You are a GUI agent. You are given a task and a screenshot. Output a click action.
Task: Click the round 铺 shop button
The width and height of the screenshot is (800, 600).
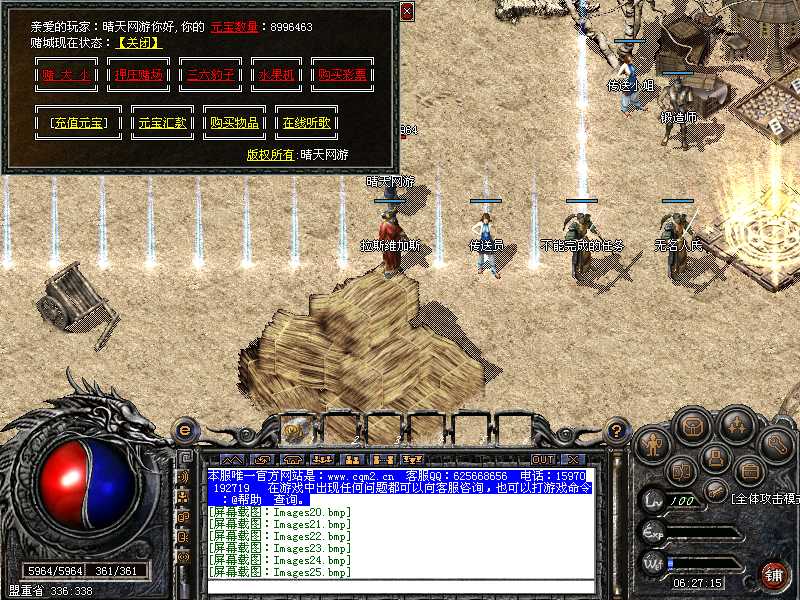[x=773, y=574]
